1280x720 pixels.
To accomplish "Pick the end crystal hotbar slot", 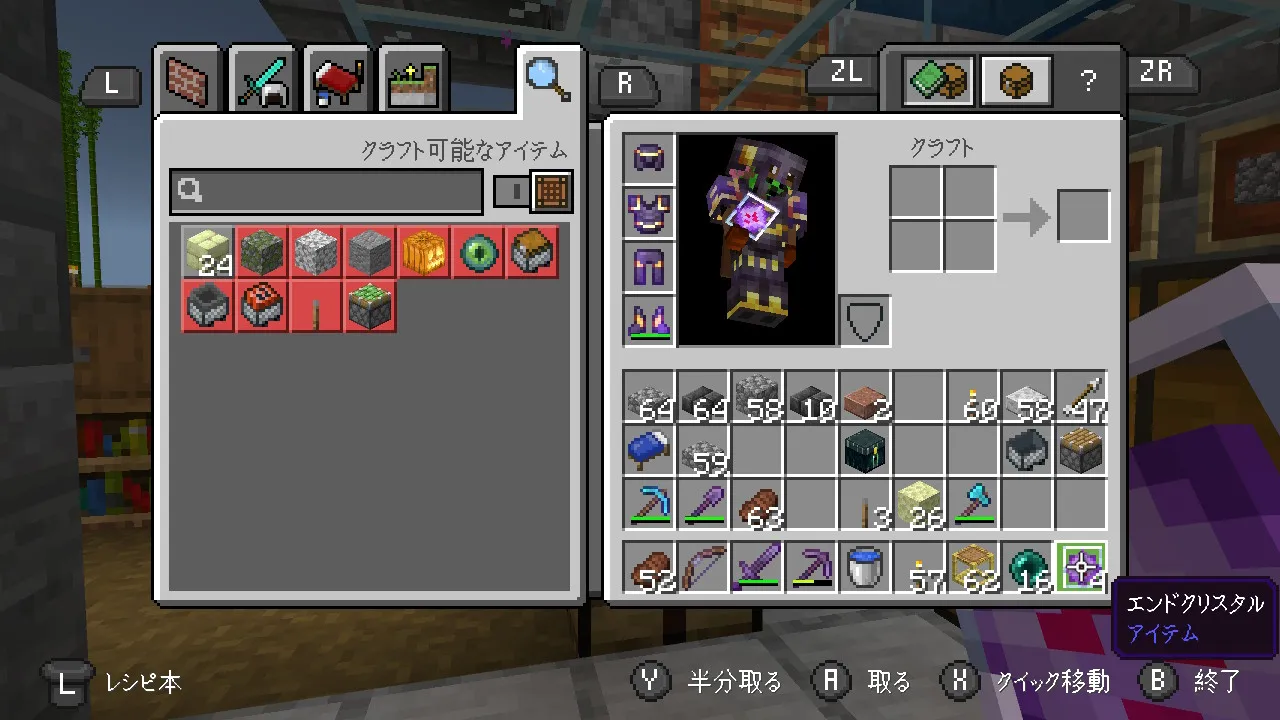I will pyautogui.click(x=1080, y=569).
